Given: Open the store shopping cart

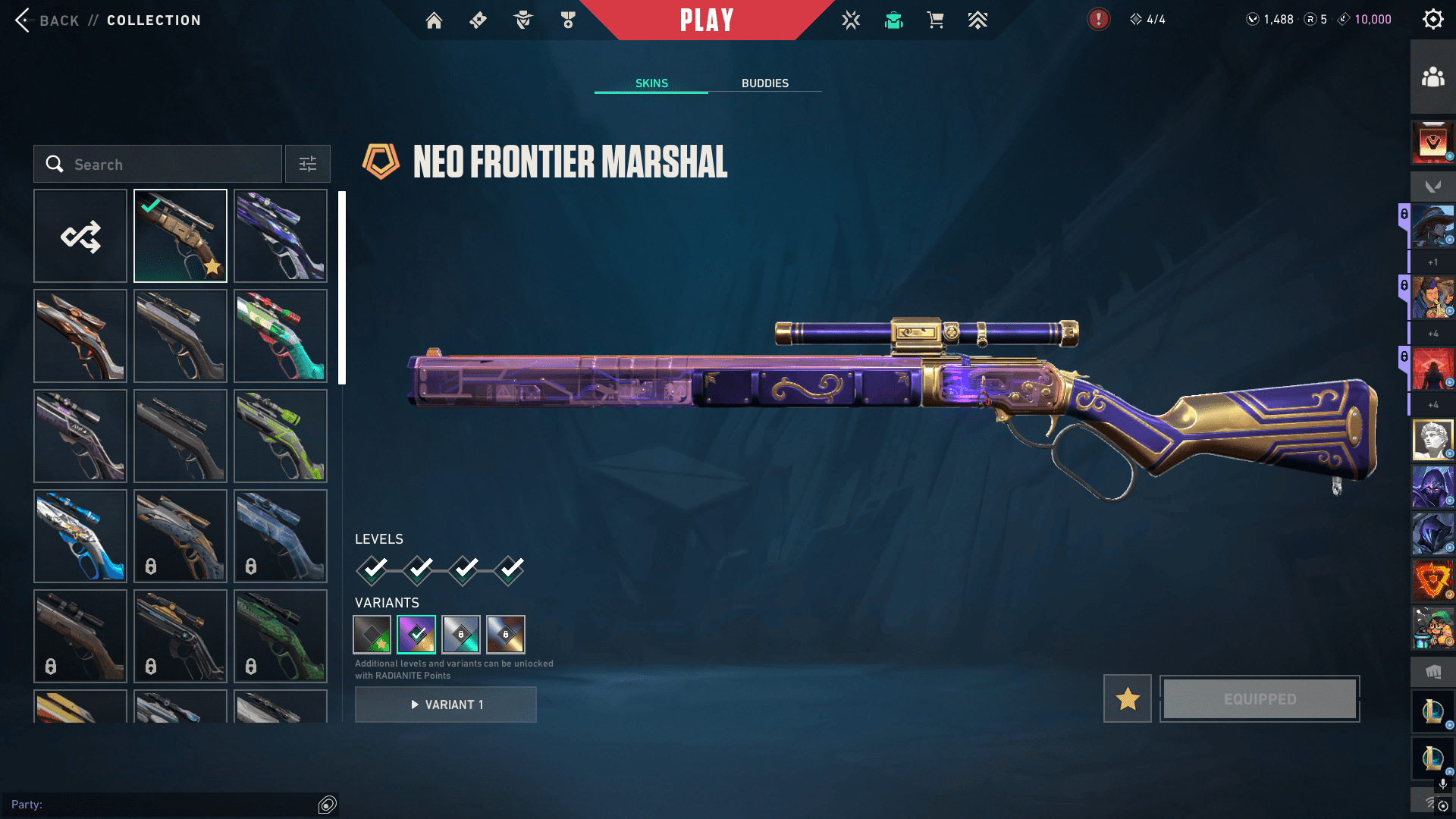Looking at the screenshot, I should tap(935, 20).
